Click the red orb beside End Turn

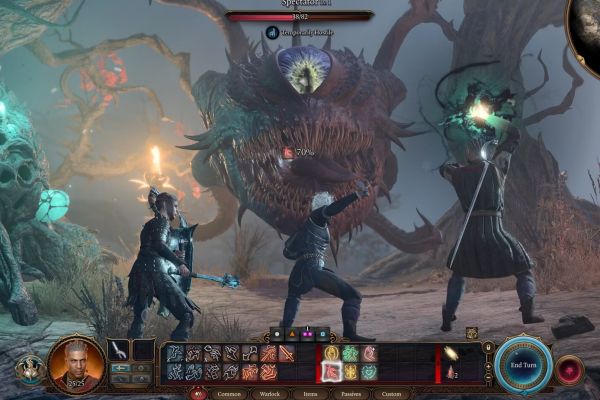[570, 369]
